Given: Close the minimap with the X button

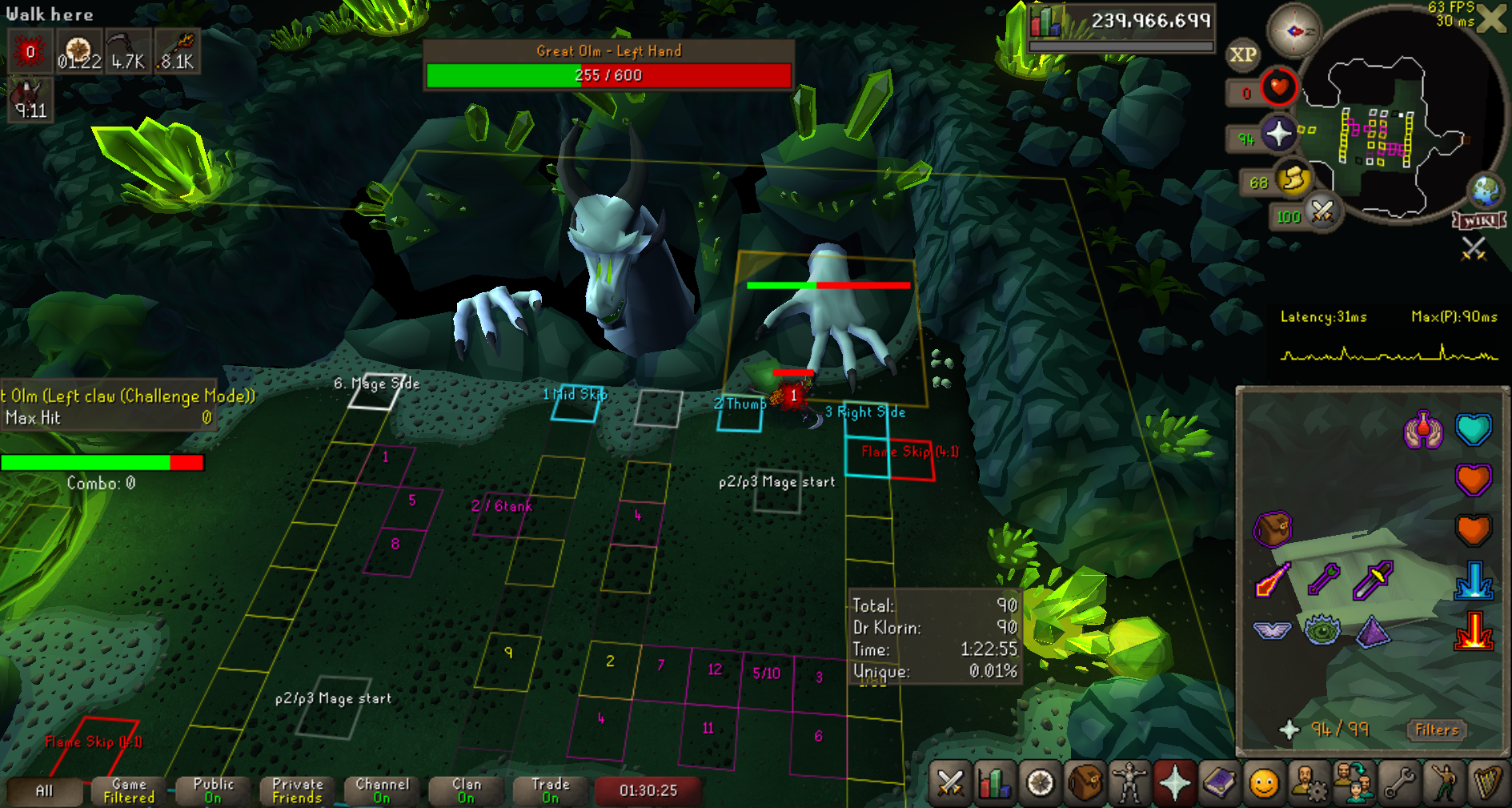Looking at the screenshot, I should (x=1491, y=18).
